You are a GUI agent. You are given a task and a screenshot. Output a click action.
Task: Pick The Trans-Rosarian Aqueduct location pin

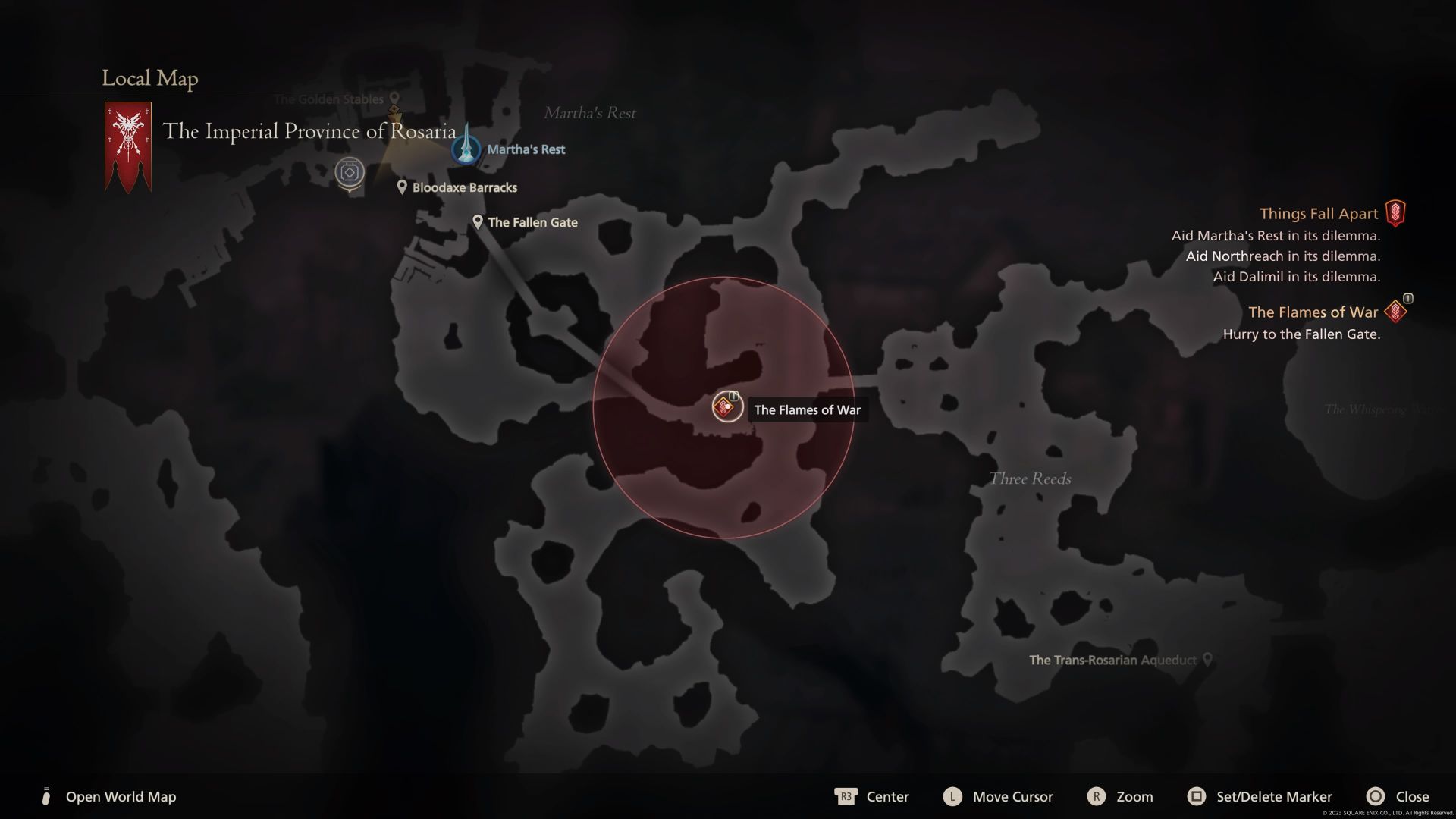1207,660
